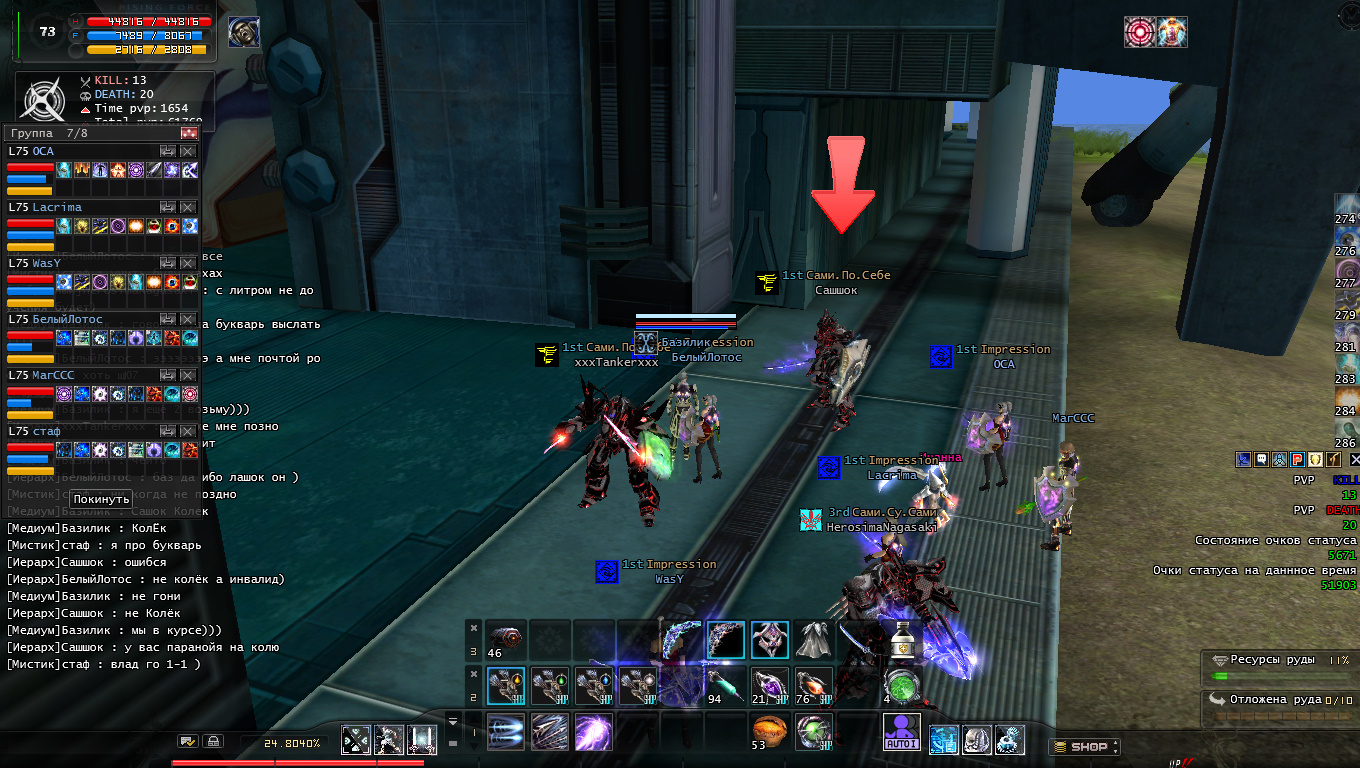The width and height of the screenshot is (1360, 768).
Task: Select party member Lacrima
Action: [57, 207]
